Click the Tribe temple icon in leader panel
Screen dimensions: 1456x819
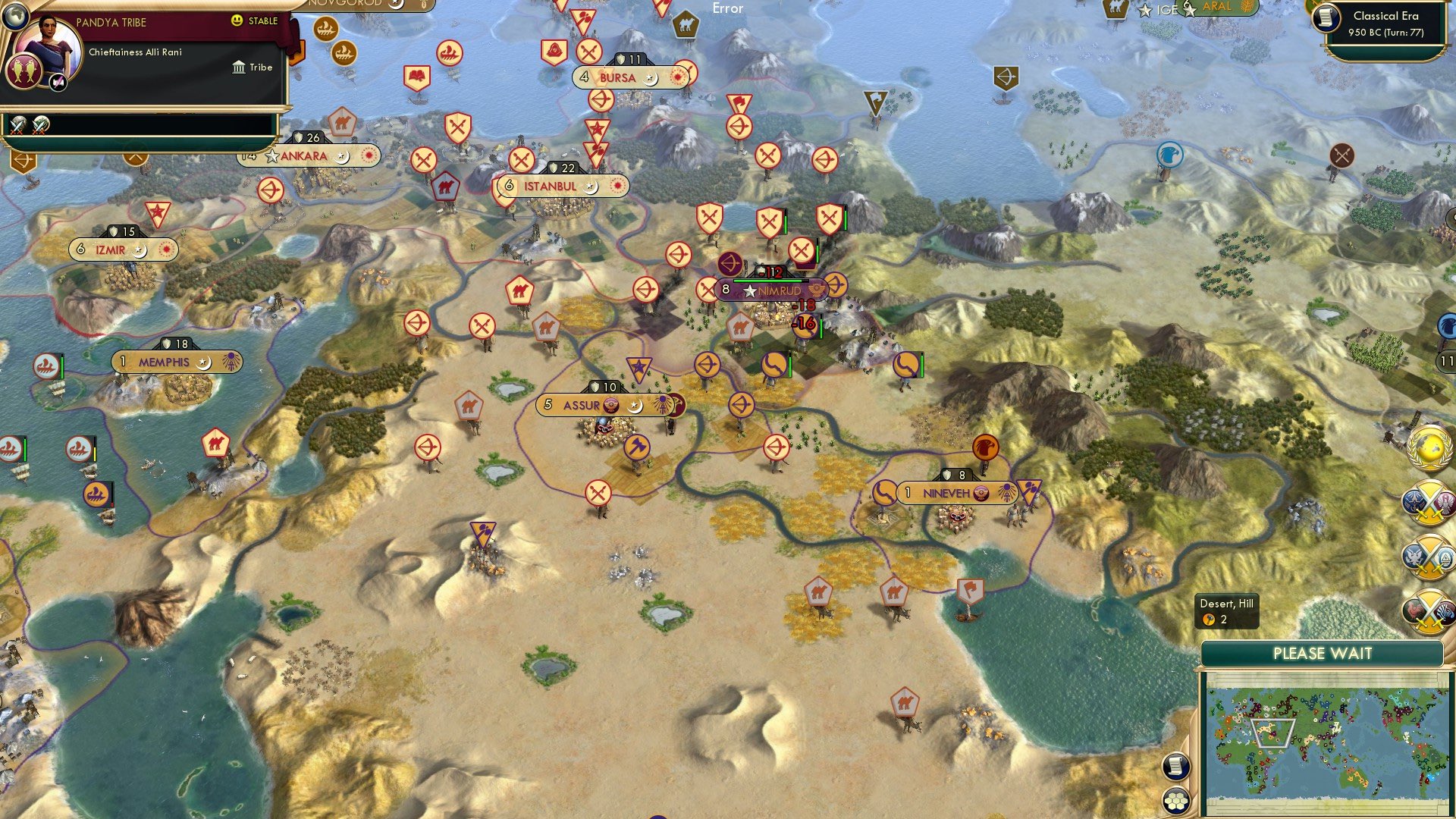239,67
